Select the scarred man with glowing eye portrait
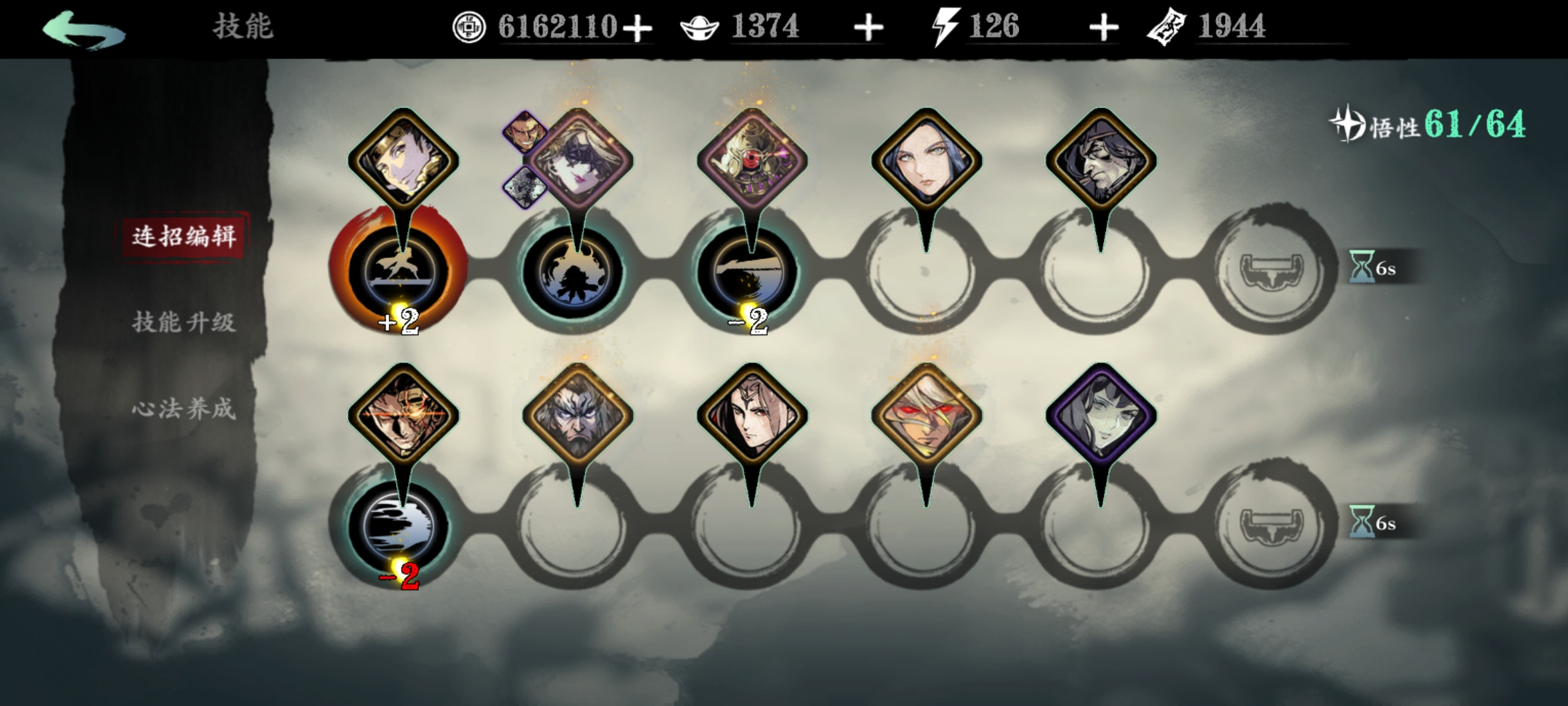 pos(403,416)
